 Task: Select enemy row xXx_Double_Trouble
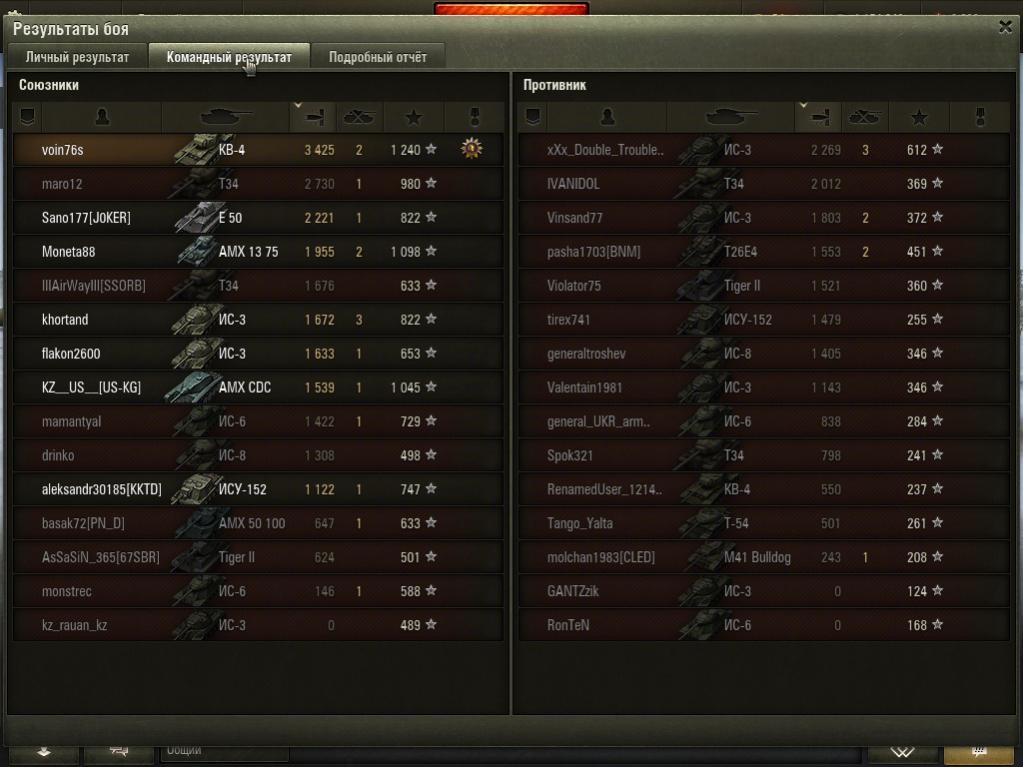pos(604,150)
